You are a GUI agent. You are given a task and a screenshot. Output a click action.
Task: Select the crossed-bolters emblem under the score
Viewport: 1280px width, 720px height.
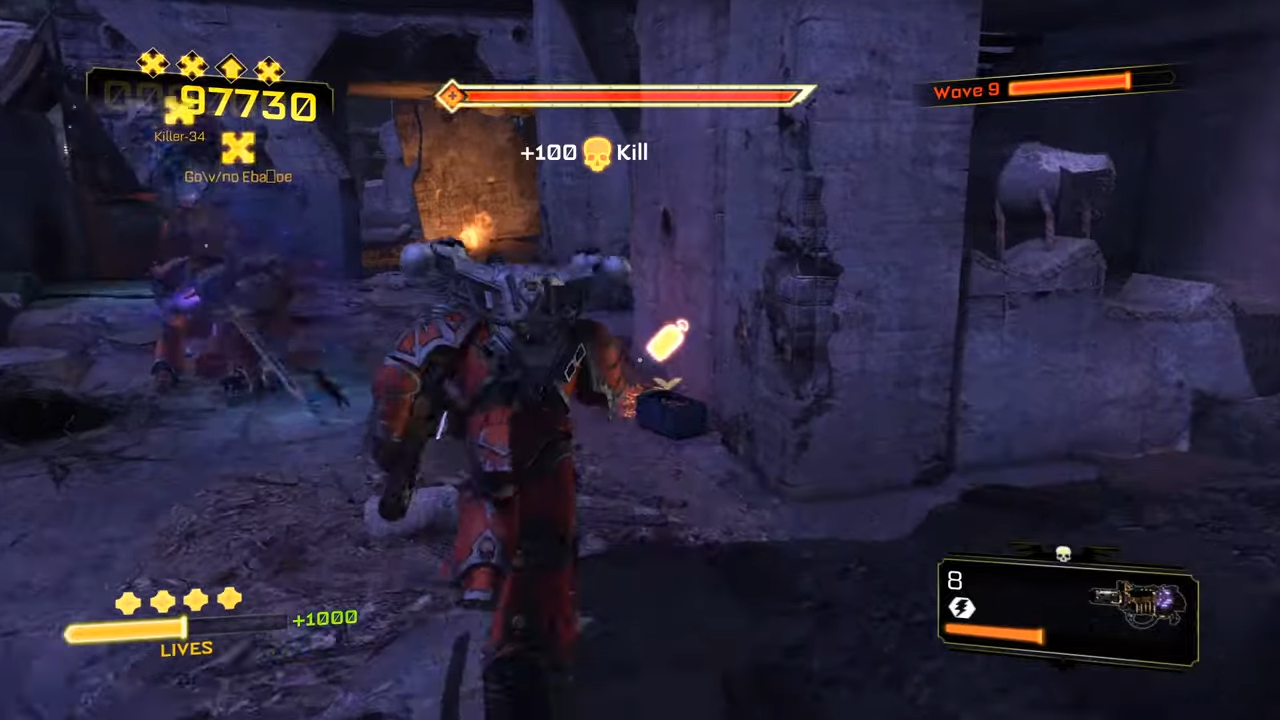238,148
